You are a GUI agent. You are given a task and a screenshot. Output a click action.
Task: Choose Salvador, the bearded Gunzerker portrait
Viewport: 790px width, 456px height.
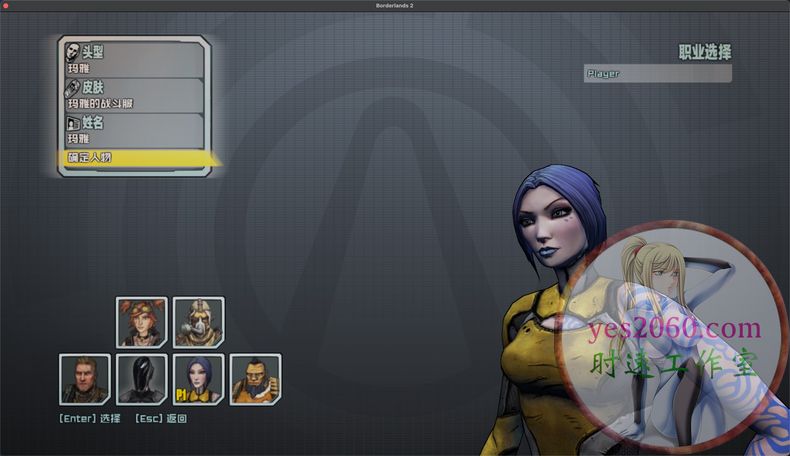(x=255, y=379)
